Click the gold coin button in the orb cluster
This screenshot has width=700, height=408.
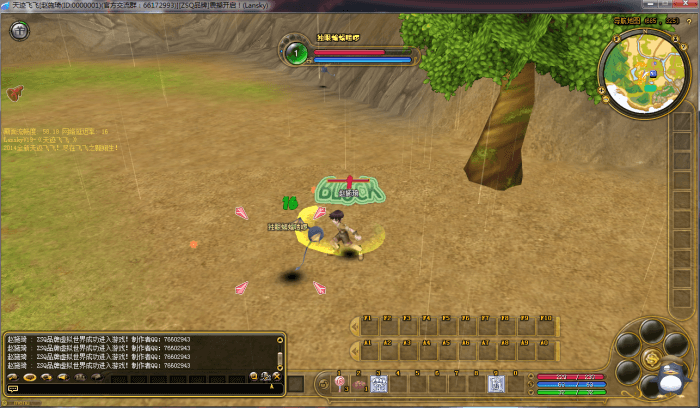point(651,359)
